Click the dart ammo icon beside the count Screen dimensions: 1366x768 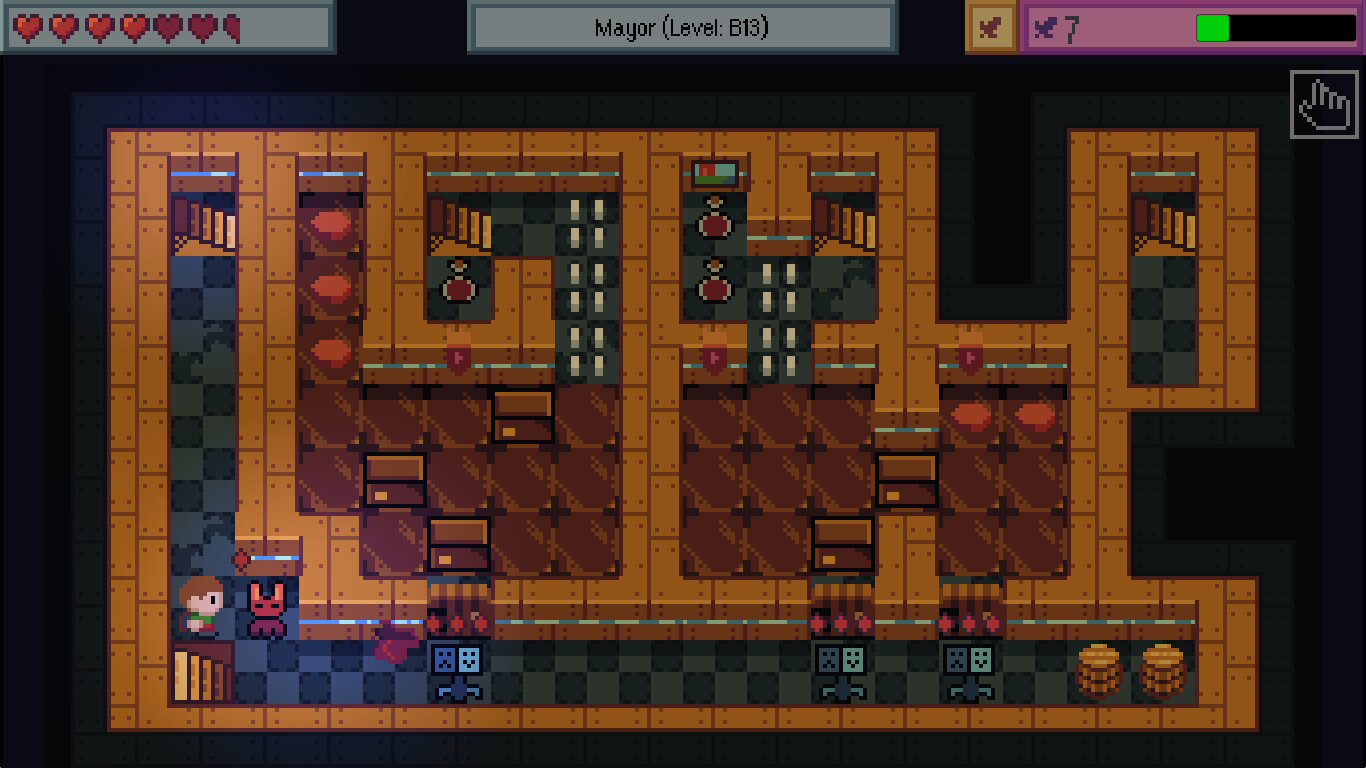(x=1043, y=27)
